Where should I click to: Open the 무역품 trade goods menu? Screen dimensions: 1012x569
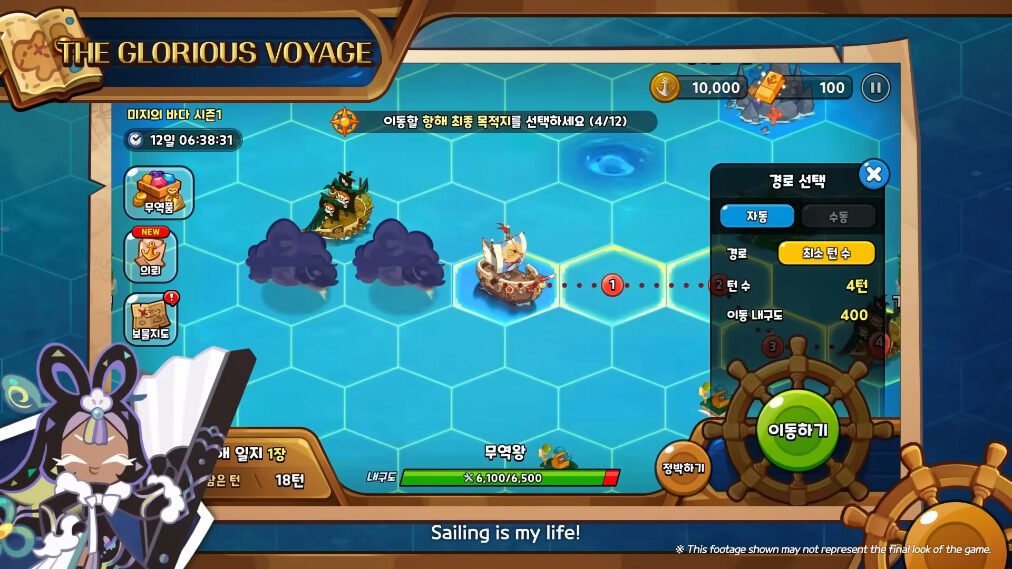pos(159,192)
